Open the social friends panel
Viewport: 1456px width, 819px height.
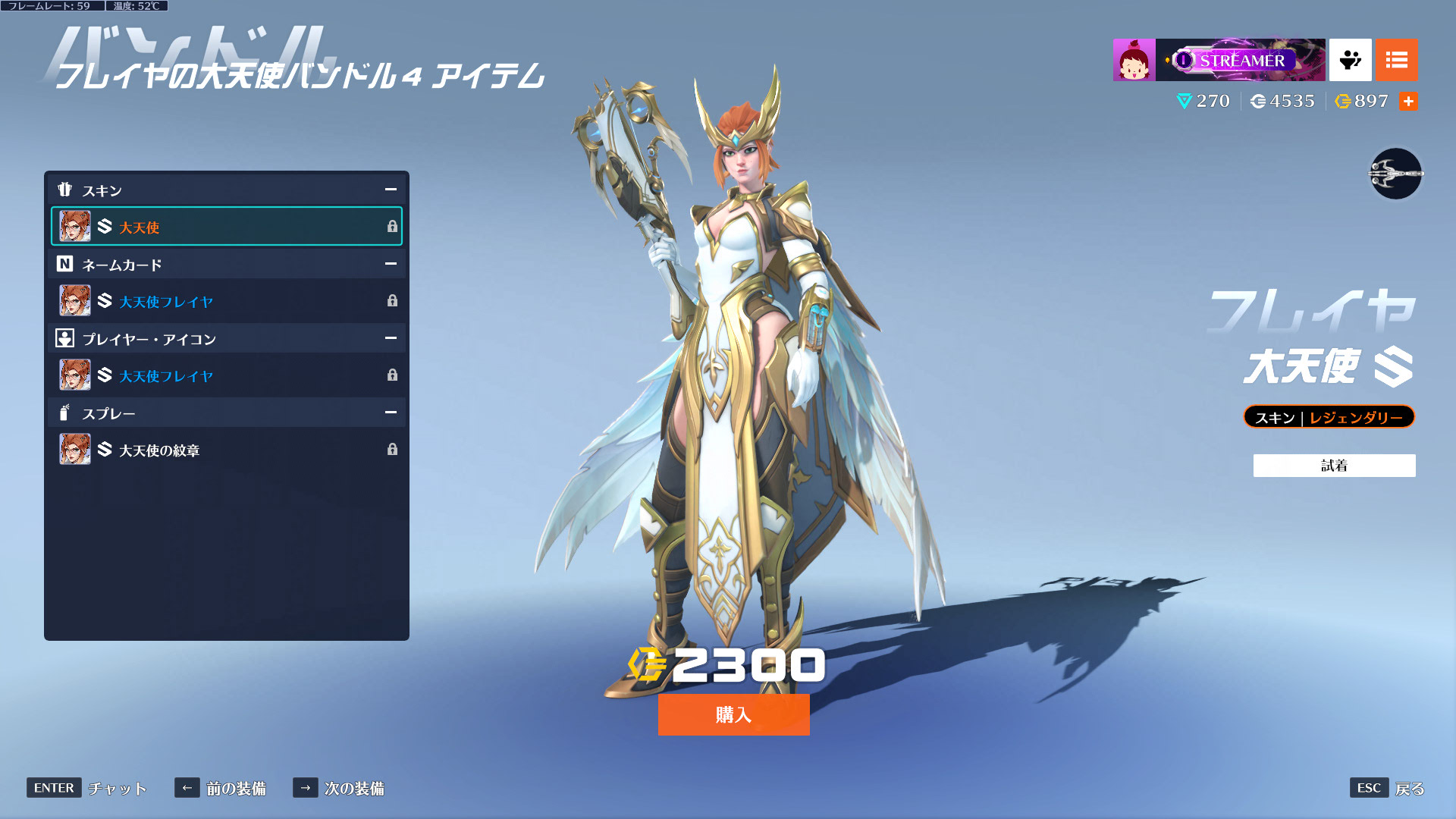tap(1350, 60)
